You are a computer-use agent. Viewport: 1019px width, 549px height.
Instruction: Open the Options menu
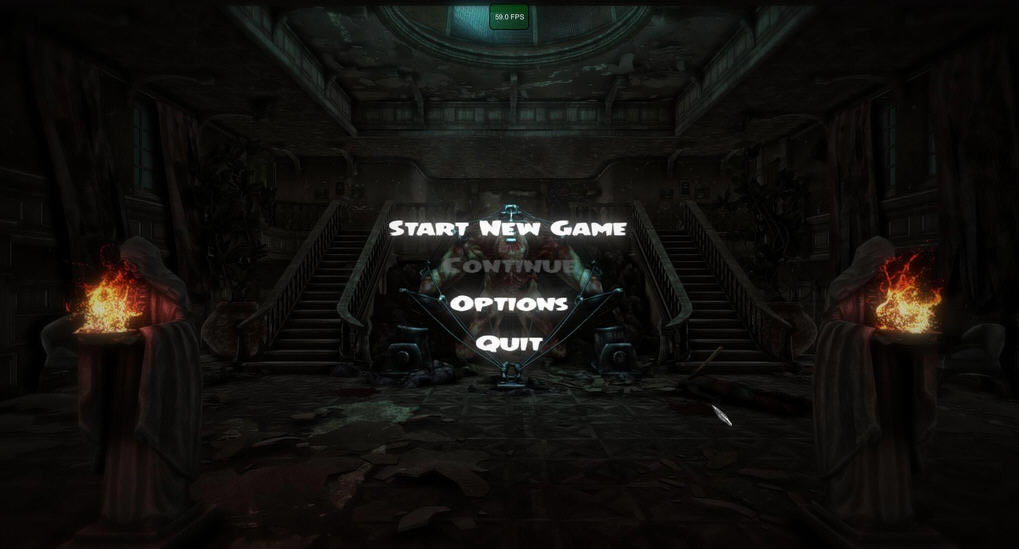click(x=509, y=303)
